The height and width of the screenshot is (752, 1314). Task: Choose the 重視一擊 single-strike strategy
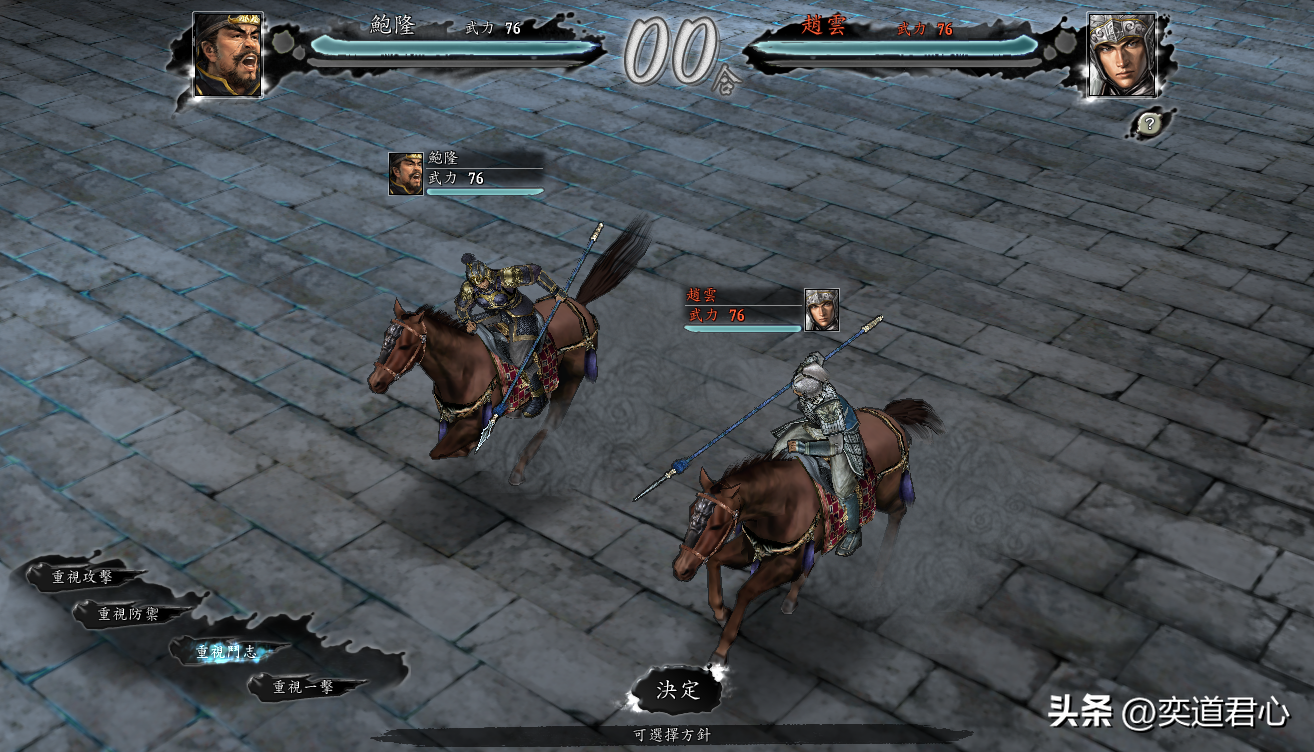(304, 687)
